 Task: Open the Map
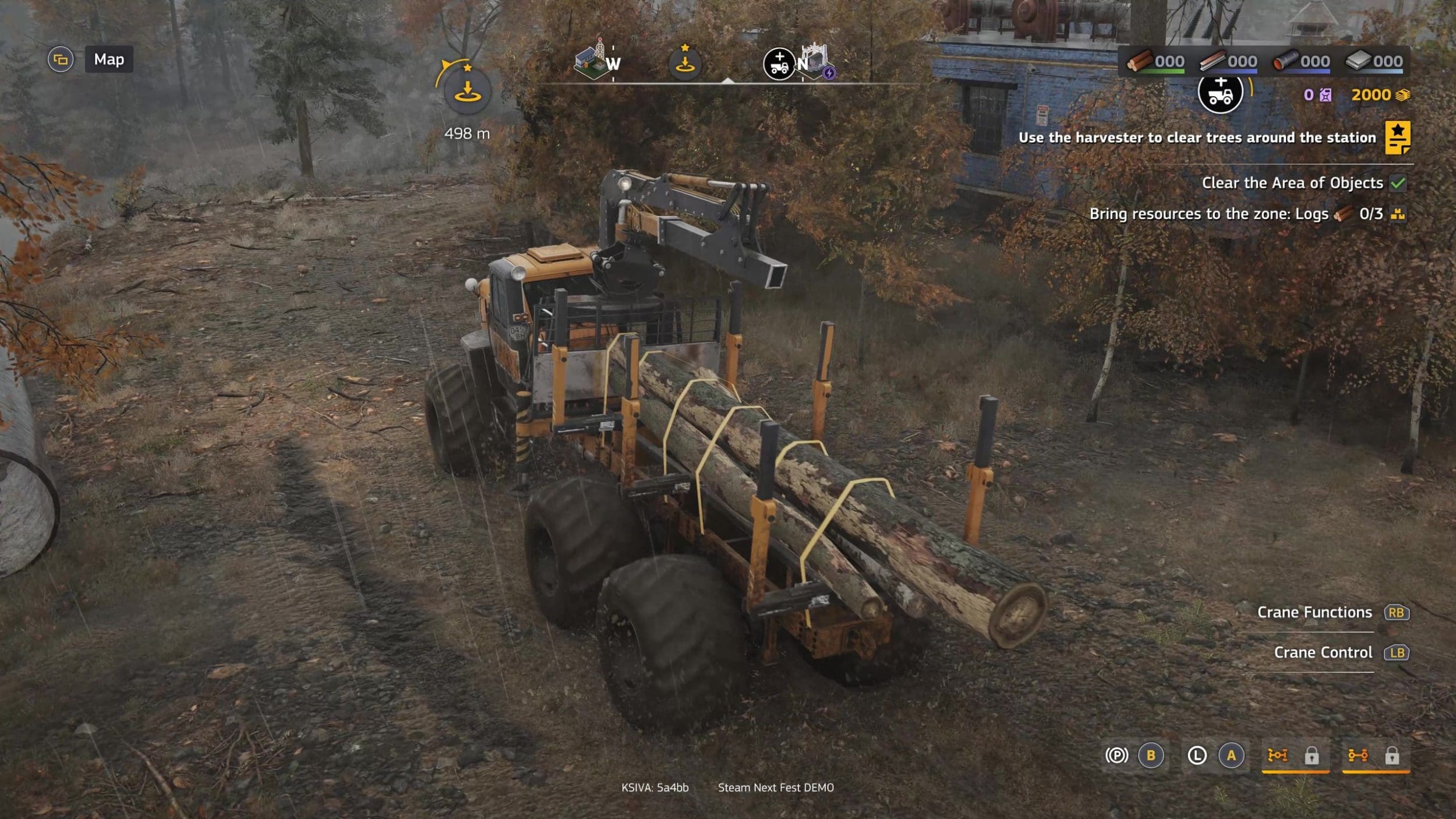(x=109, y=59)
